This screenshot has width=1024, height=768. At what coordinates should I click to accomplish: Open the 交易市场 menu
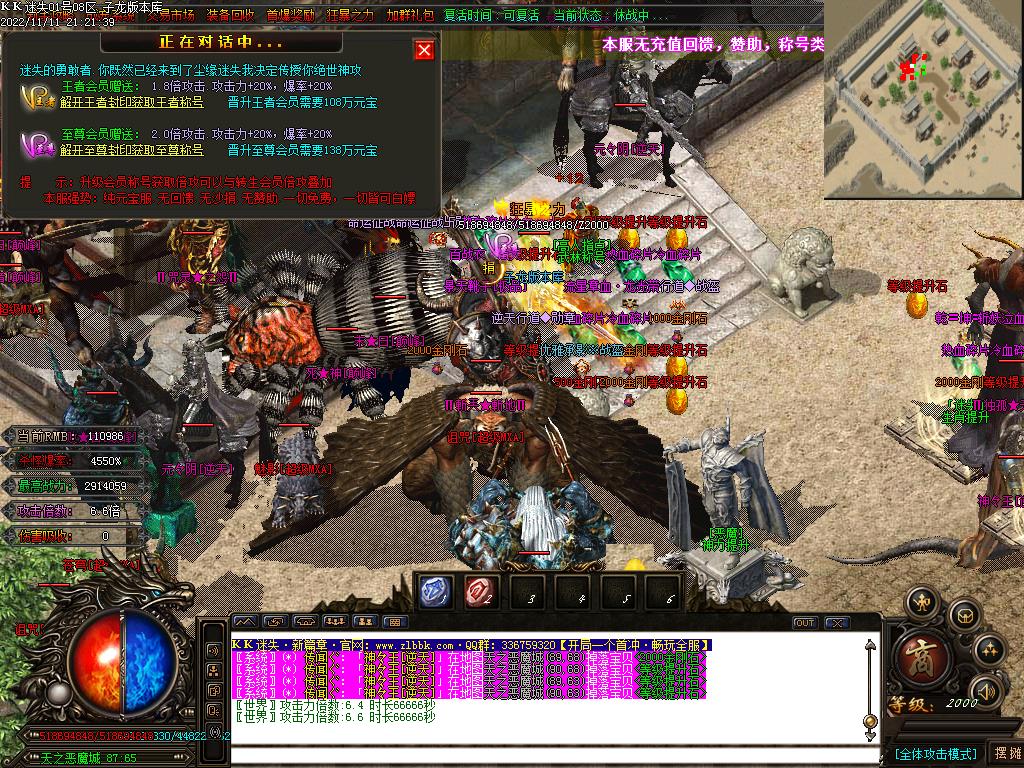pyautogui.click(x=170, y=15)
